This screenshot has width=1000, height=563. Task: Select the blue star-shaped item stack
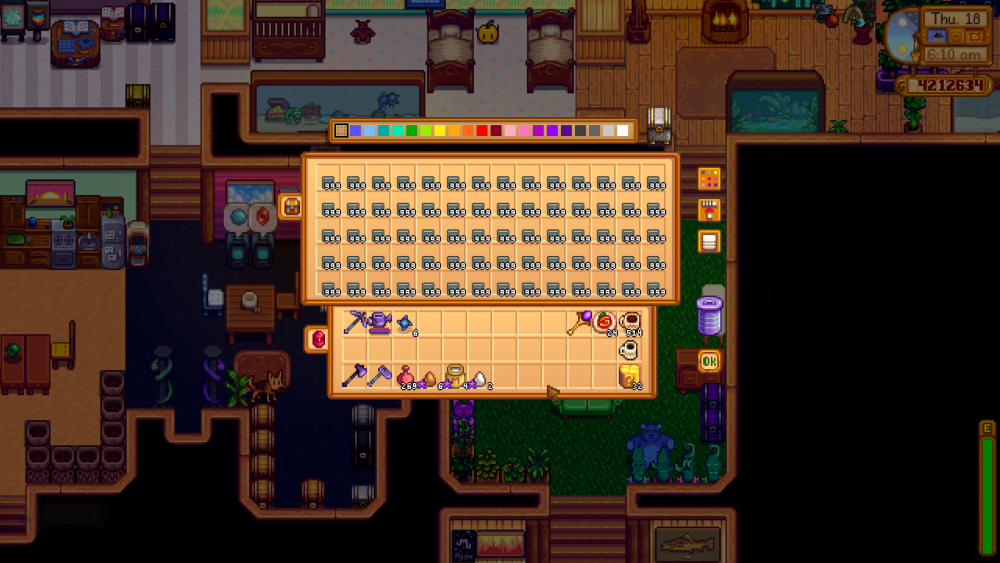click(x=405, y=322)
